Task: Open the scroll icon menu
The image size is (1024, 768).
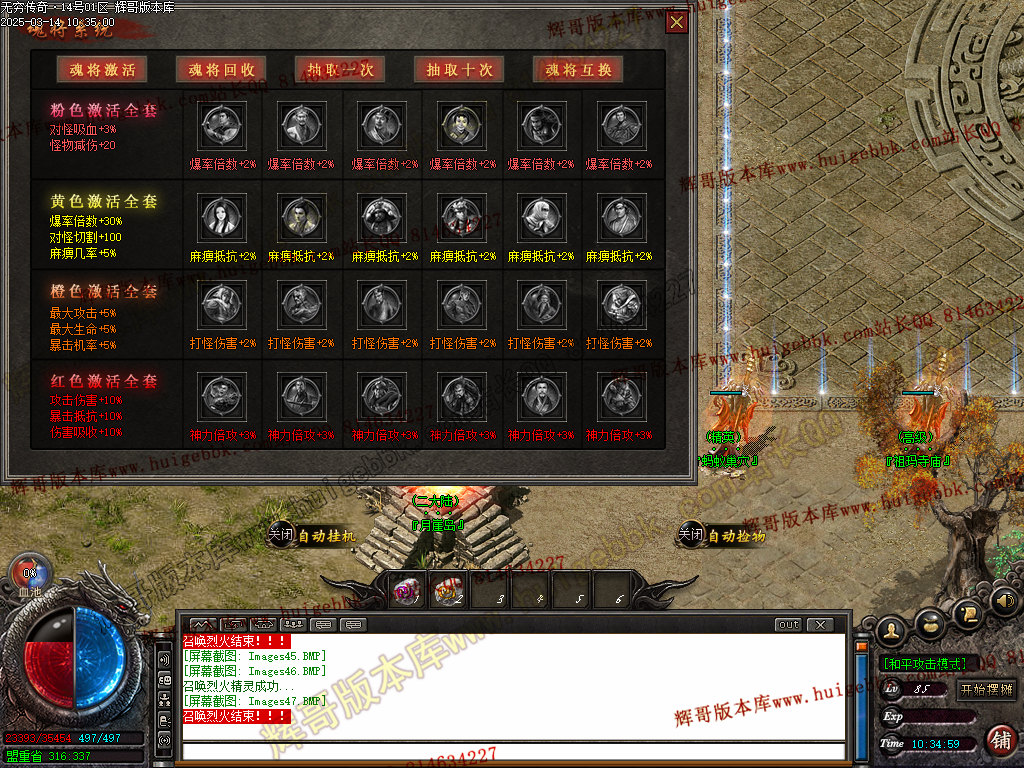Action: click(968, 610)
